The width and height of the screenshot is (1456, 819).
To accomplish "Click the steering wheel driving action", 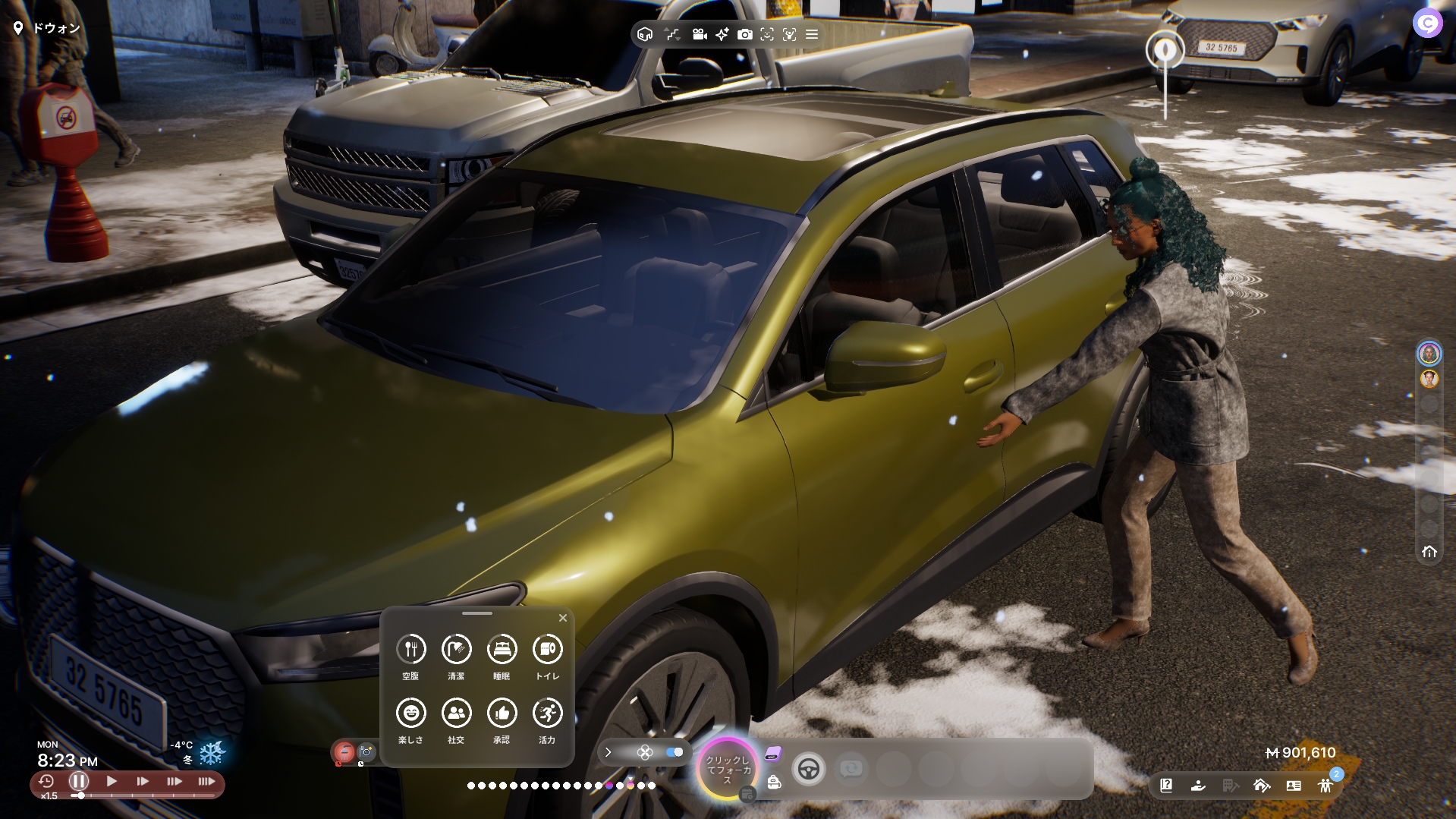I will tap(808, 770).
